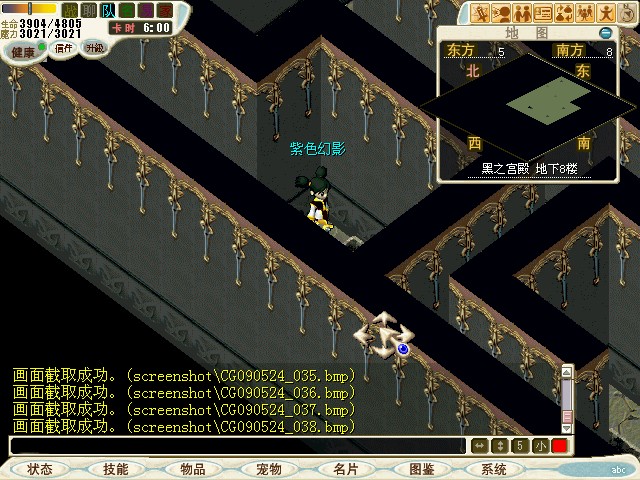Toggle the 聊 chat mode icon
Viewport: 640px width, 480px height.
click(88, 10)
